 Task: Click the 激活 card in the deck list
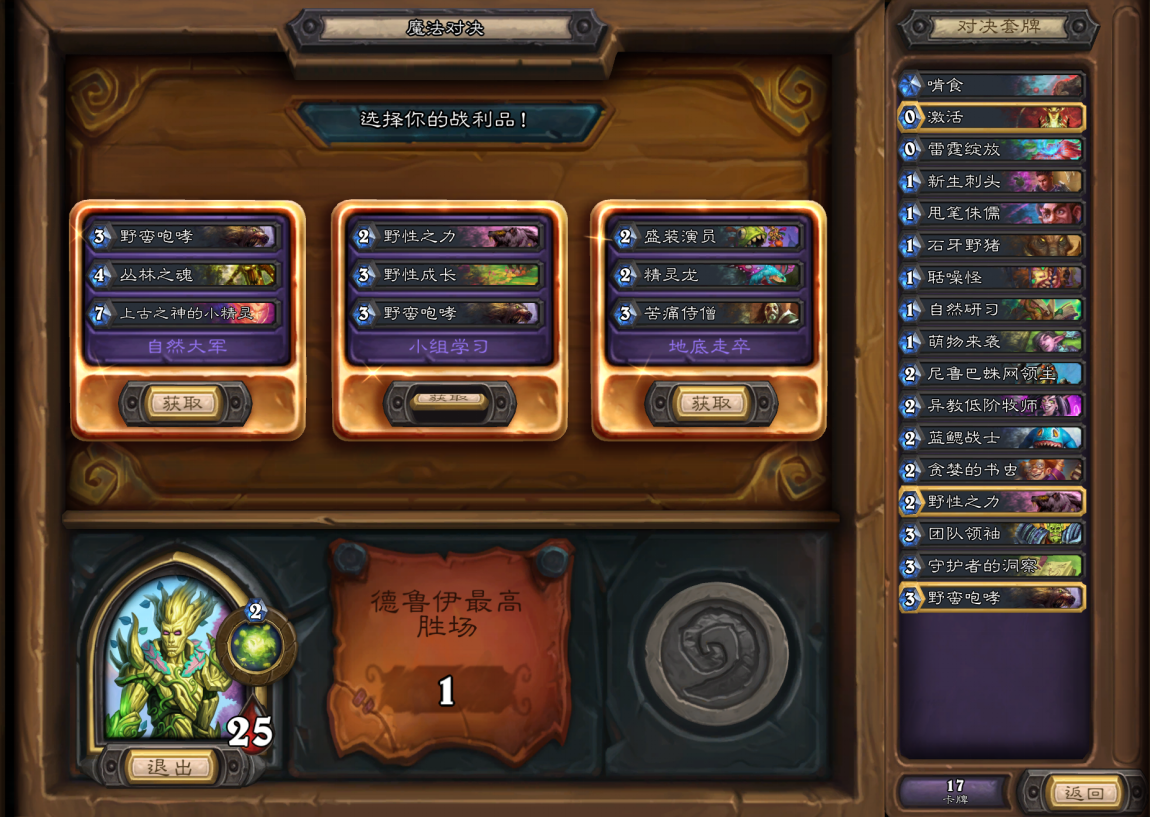coord(992,117)
